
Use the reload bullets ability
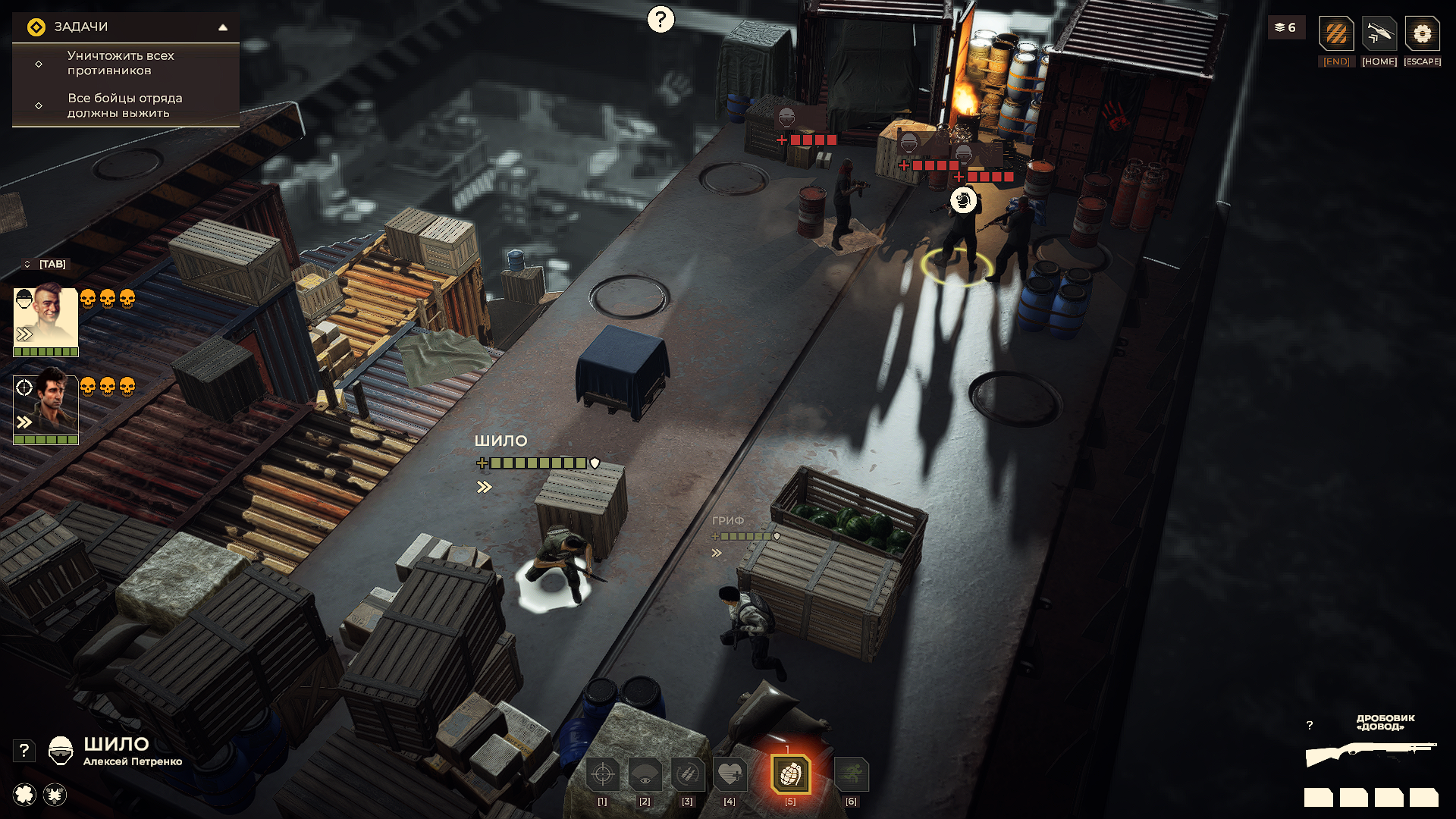(x=687, y=774)
